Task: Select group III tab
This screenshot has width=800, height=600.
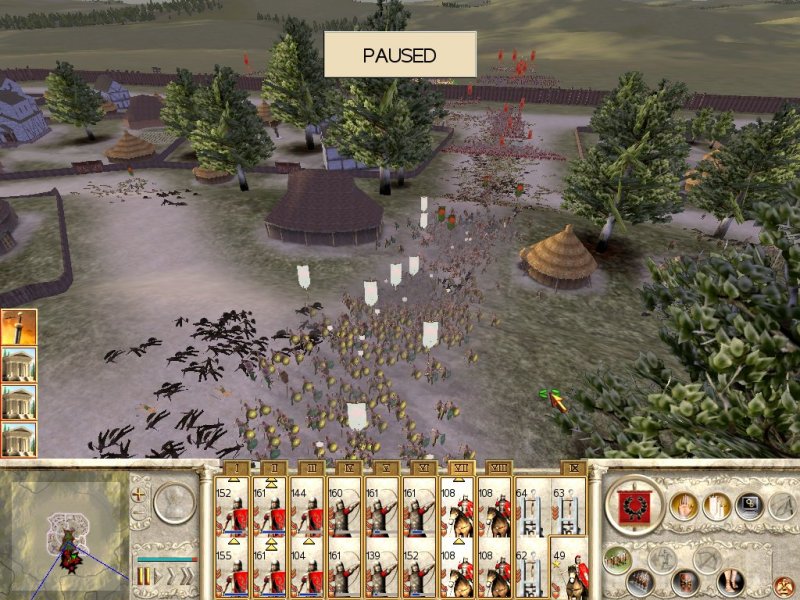Action: coord(310,467)
